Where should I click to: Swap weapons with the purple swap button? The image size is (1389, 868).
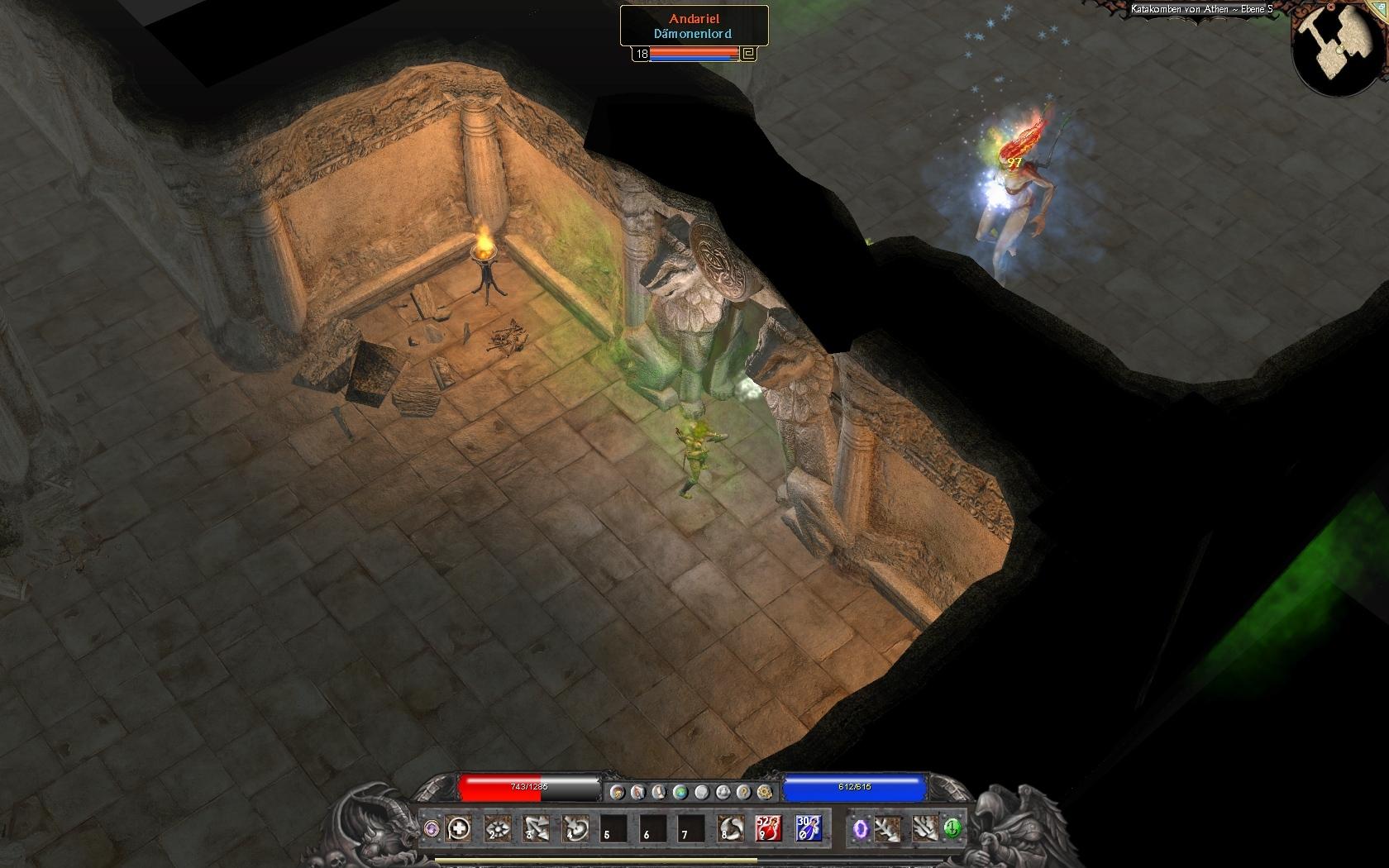(x=431, y=827)
